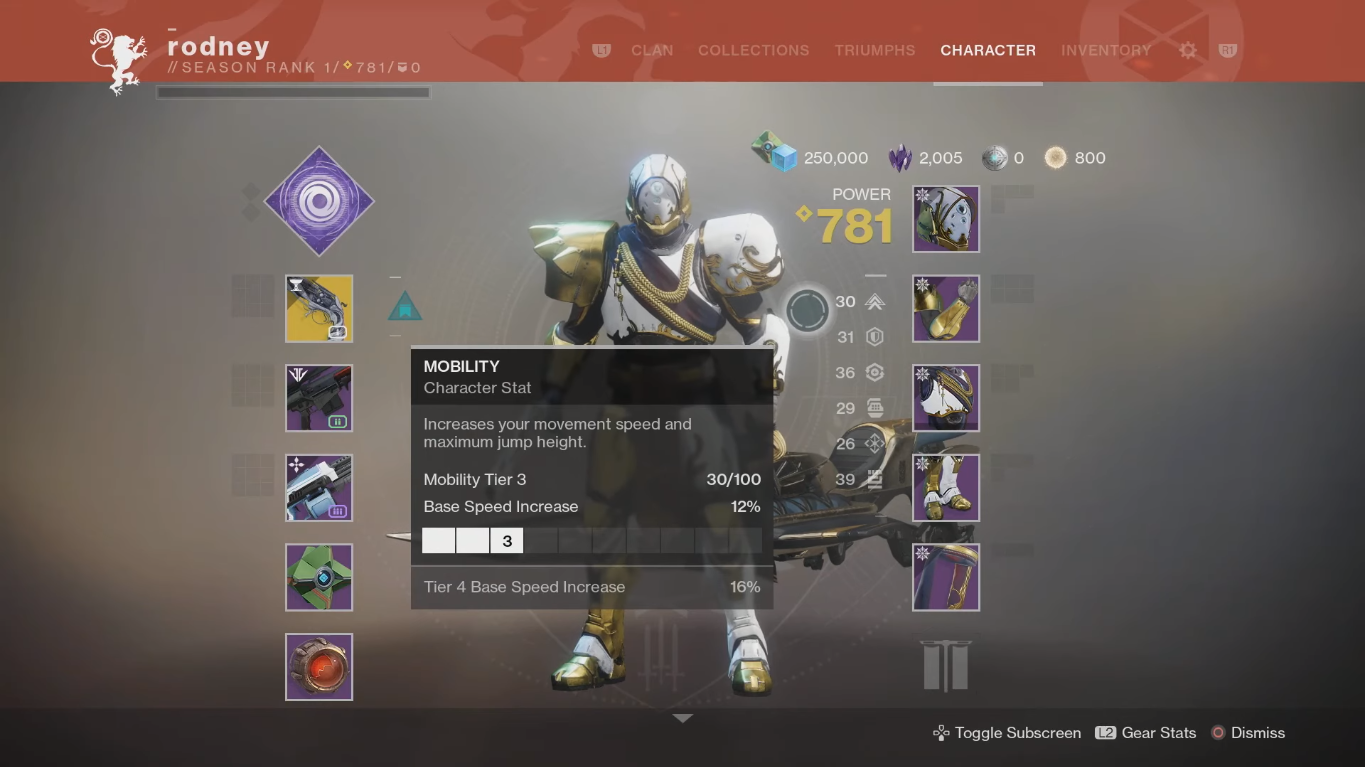1365x767 pixels.
Task: Choose the gold gauntlets slot
Action: coord(946,309)
